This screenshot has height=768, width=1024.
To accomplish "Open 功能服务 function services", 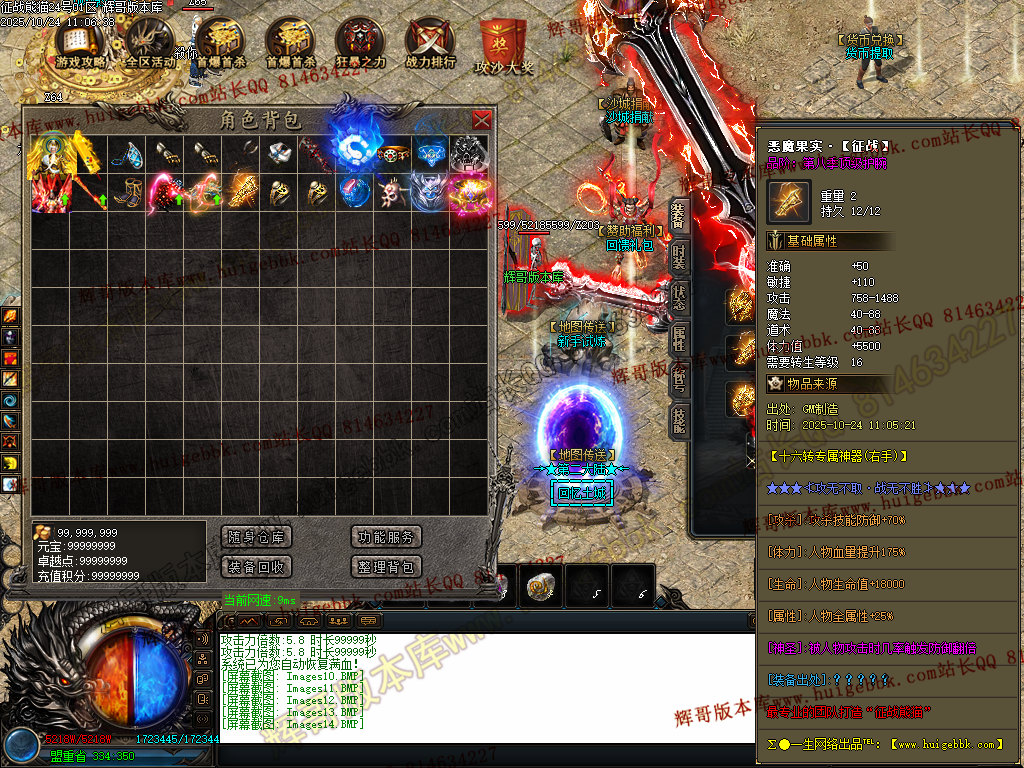I will 387,537.
